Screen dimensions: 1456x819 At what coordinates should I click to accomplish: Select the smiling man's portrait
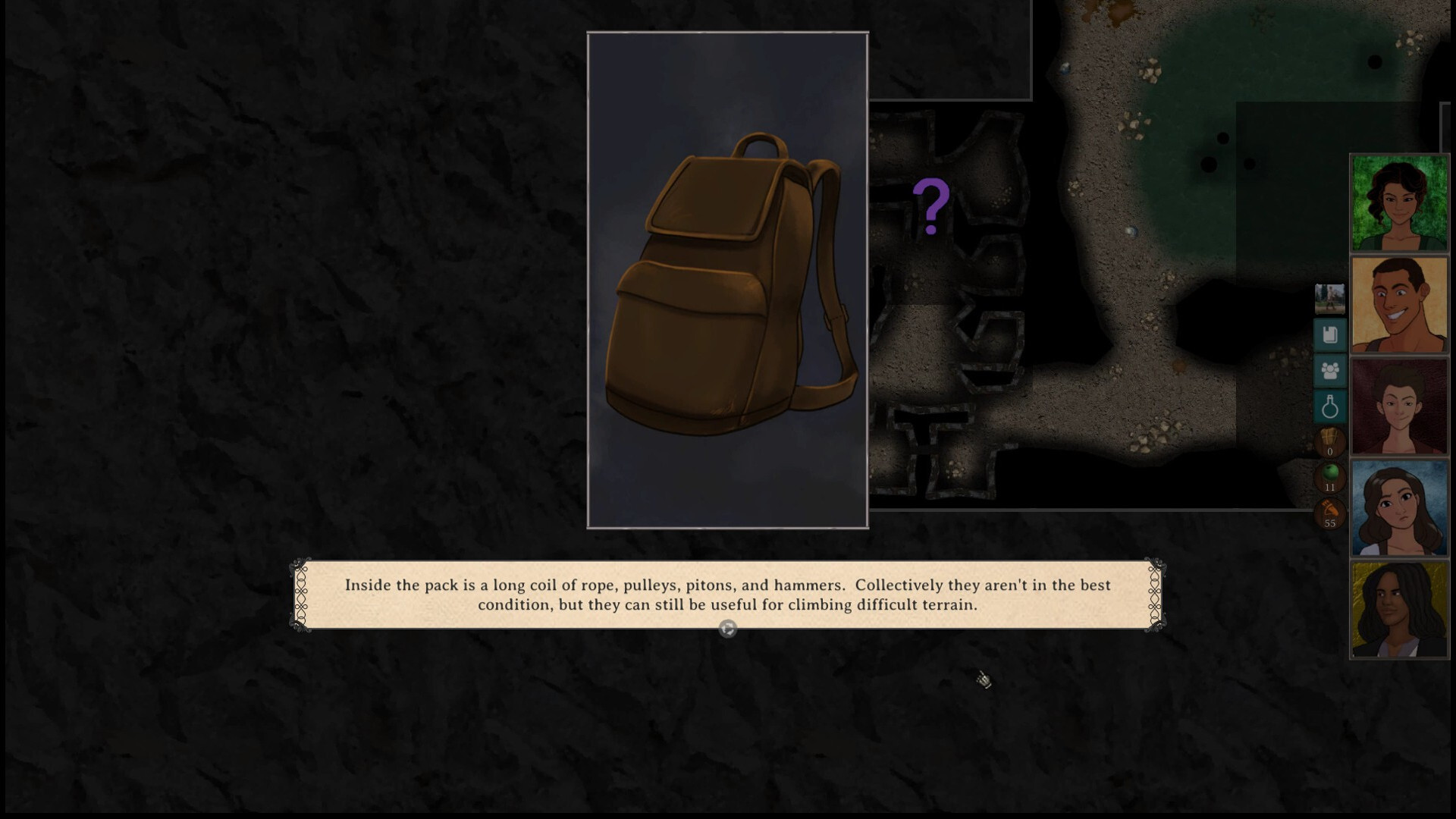tap(1399, 303)
